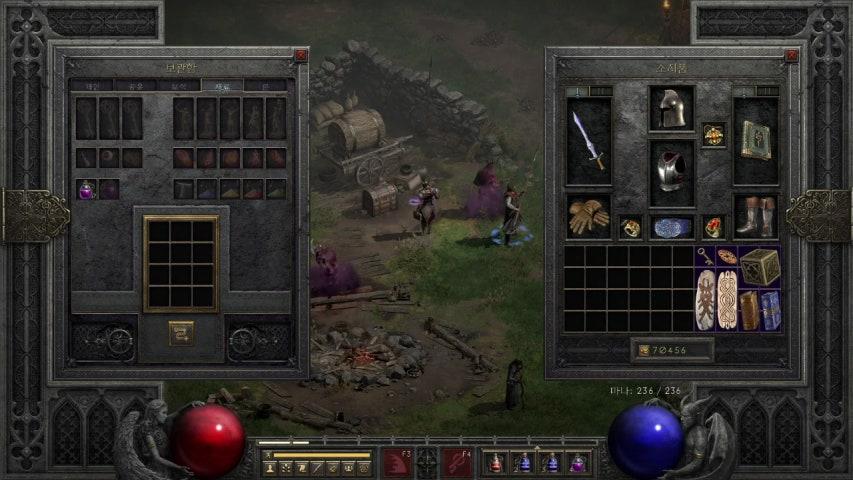
Task: Select the equipped amulet
Action: coord(713,135)
